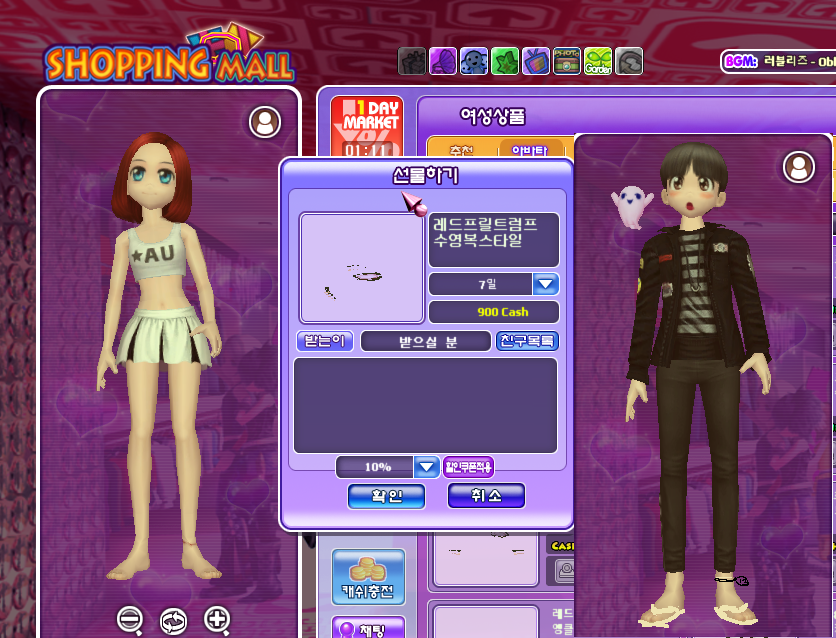Rotate the left avatar preview
Viewport: 836px width, 638px height.
point(173,619)
